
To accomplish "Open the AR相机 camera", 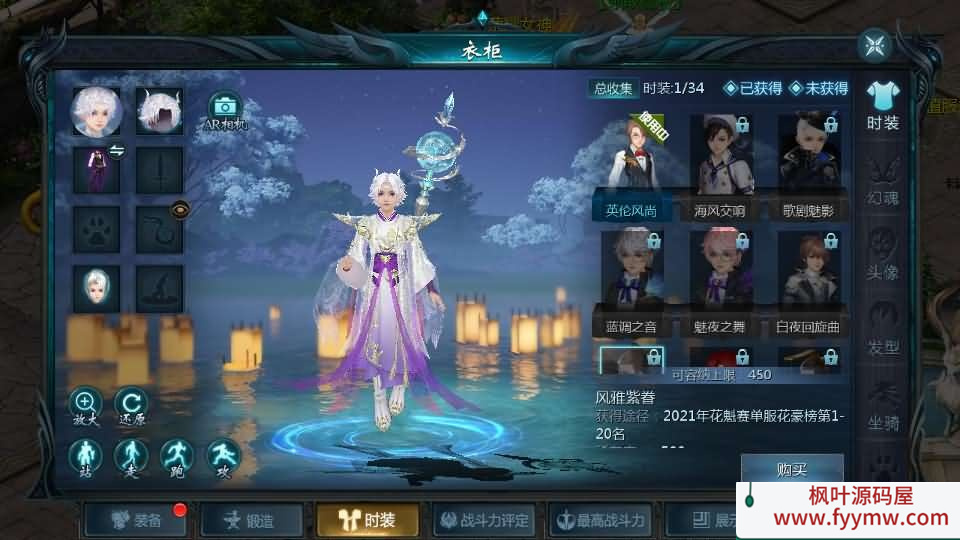I will coord(225,109).
